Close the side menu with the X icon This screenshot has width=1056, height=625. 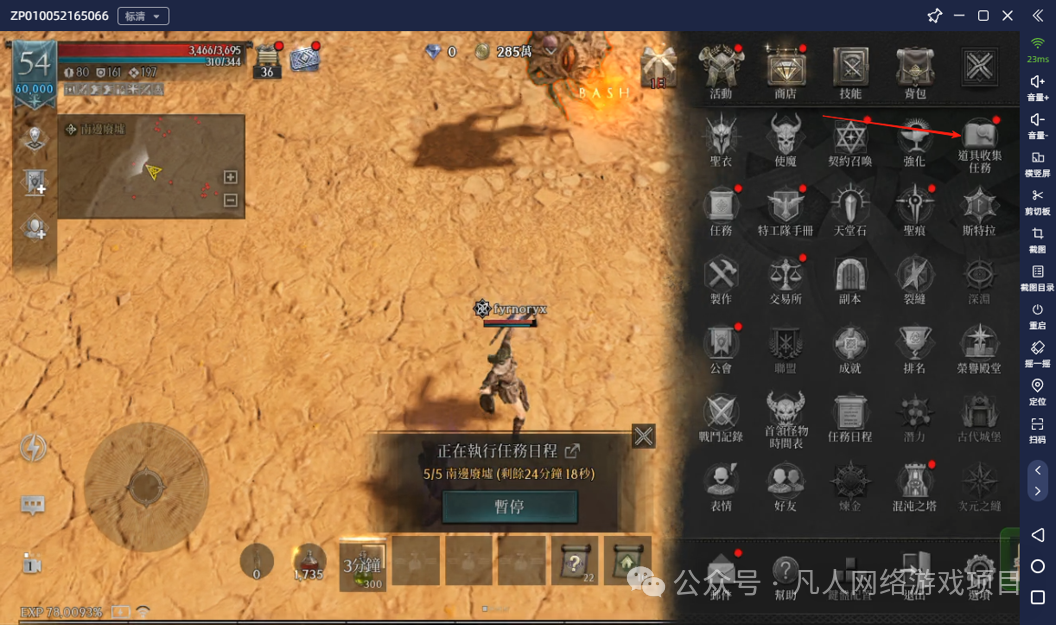click(x=978, y=67)
